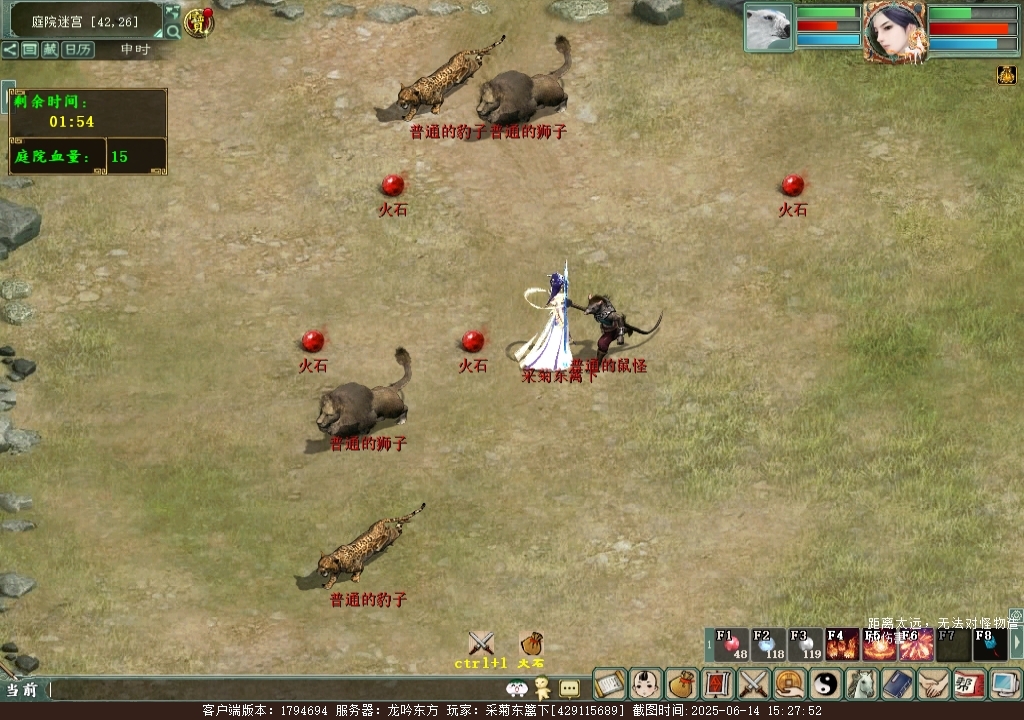
Task: Open the yin-yang symbol menu
Action: 826,684
